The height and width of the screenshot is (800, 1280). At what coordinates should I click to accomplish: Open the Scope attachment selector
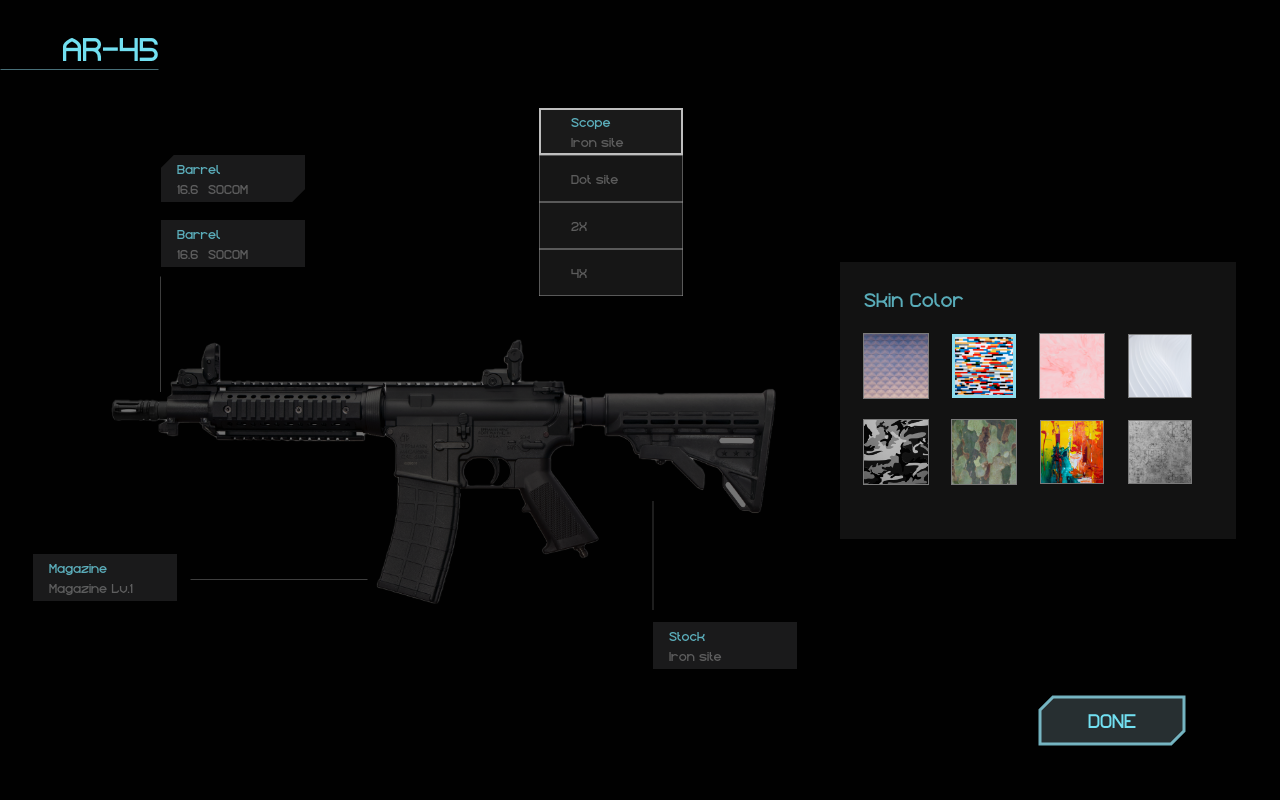click(611, 132)
